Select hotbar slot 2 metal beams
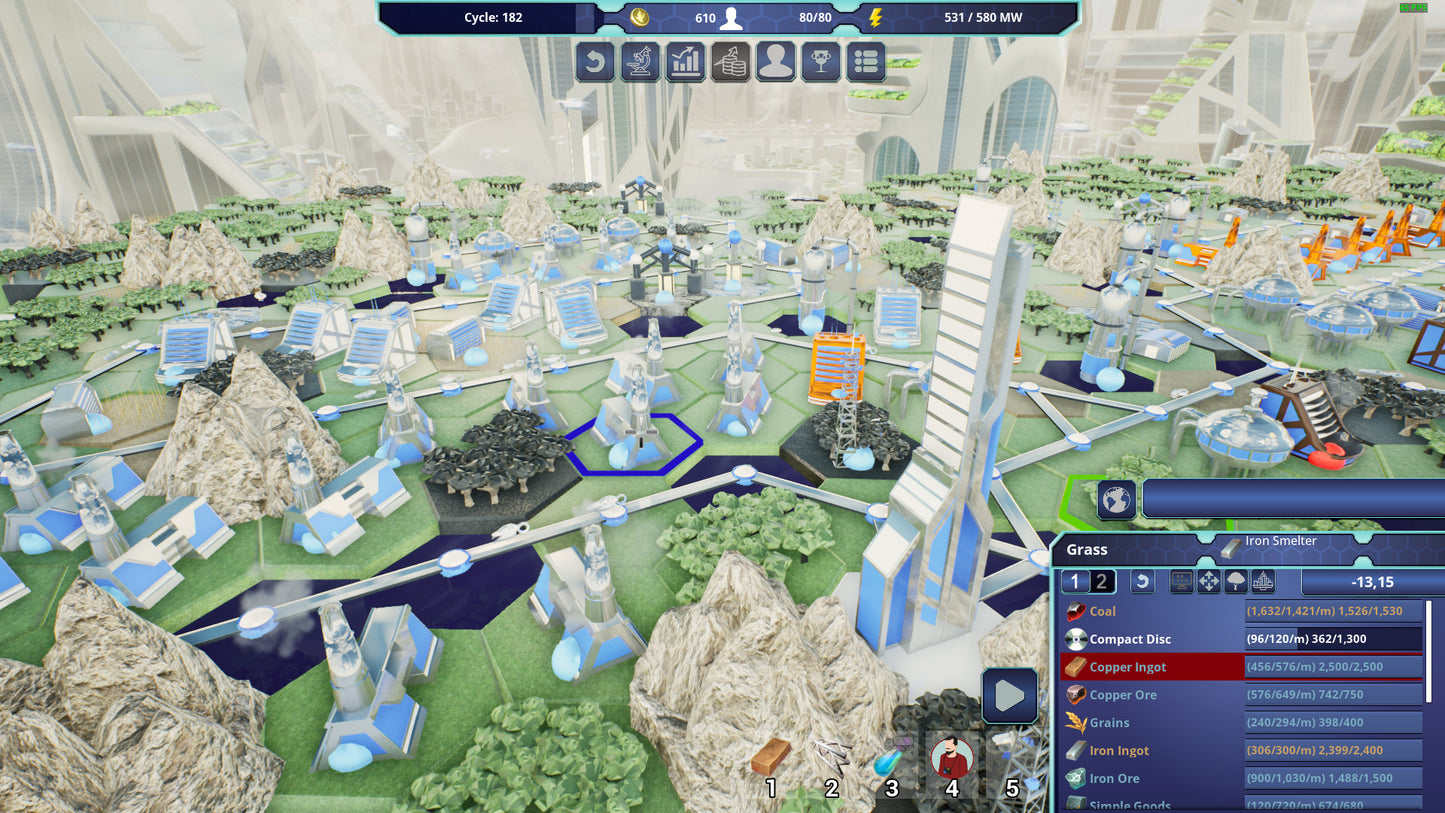 tap(831, 762)
